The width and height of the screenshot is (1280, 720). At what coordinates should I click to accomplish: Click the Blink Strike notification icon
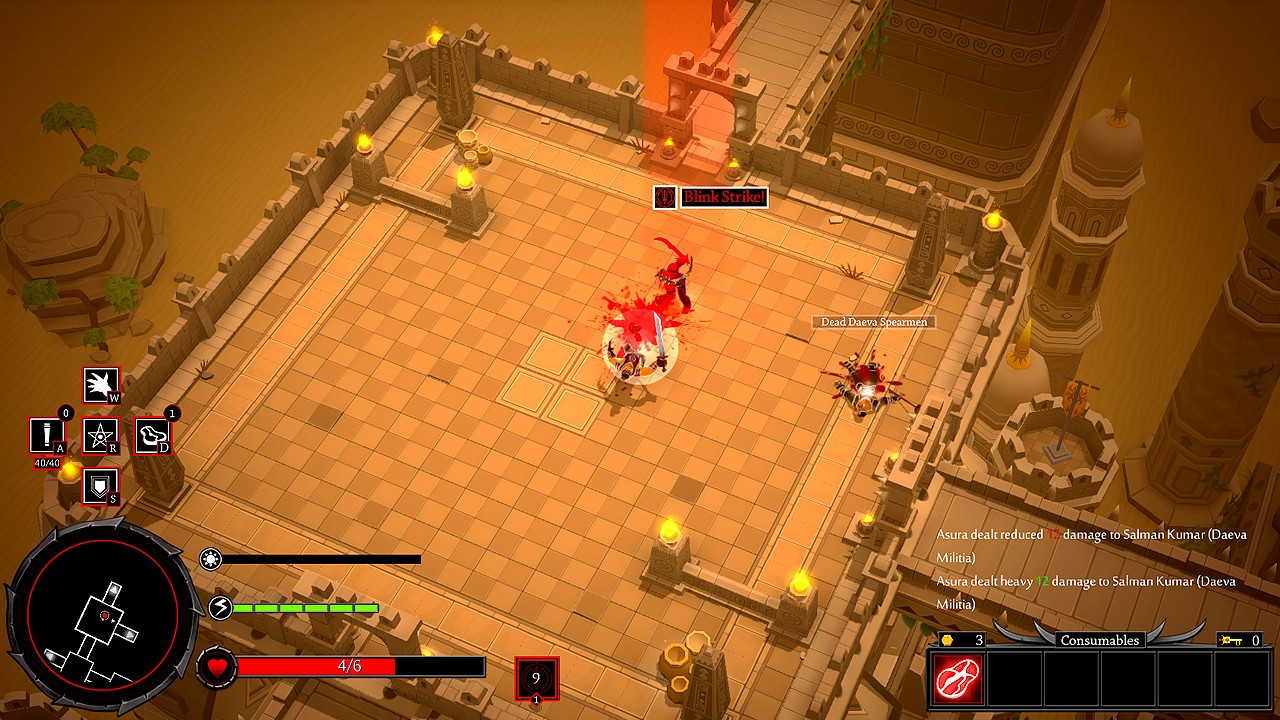665,198
